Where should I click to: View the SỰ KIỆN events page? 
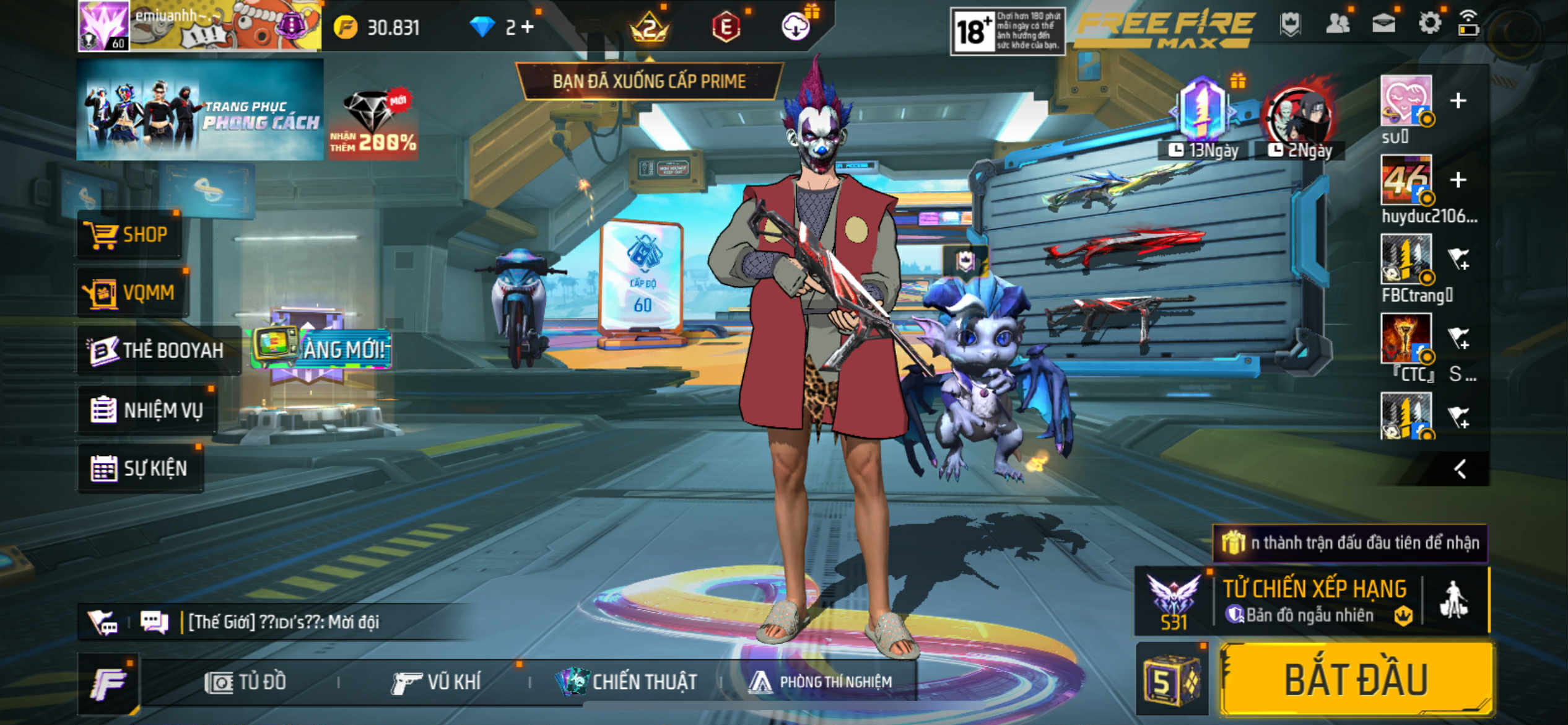[140, 468]
